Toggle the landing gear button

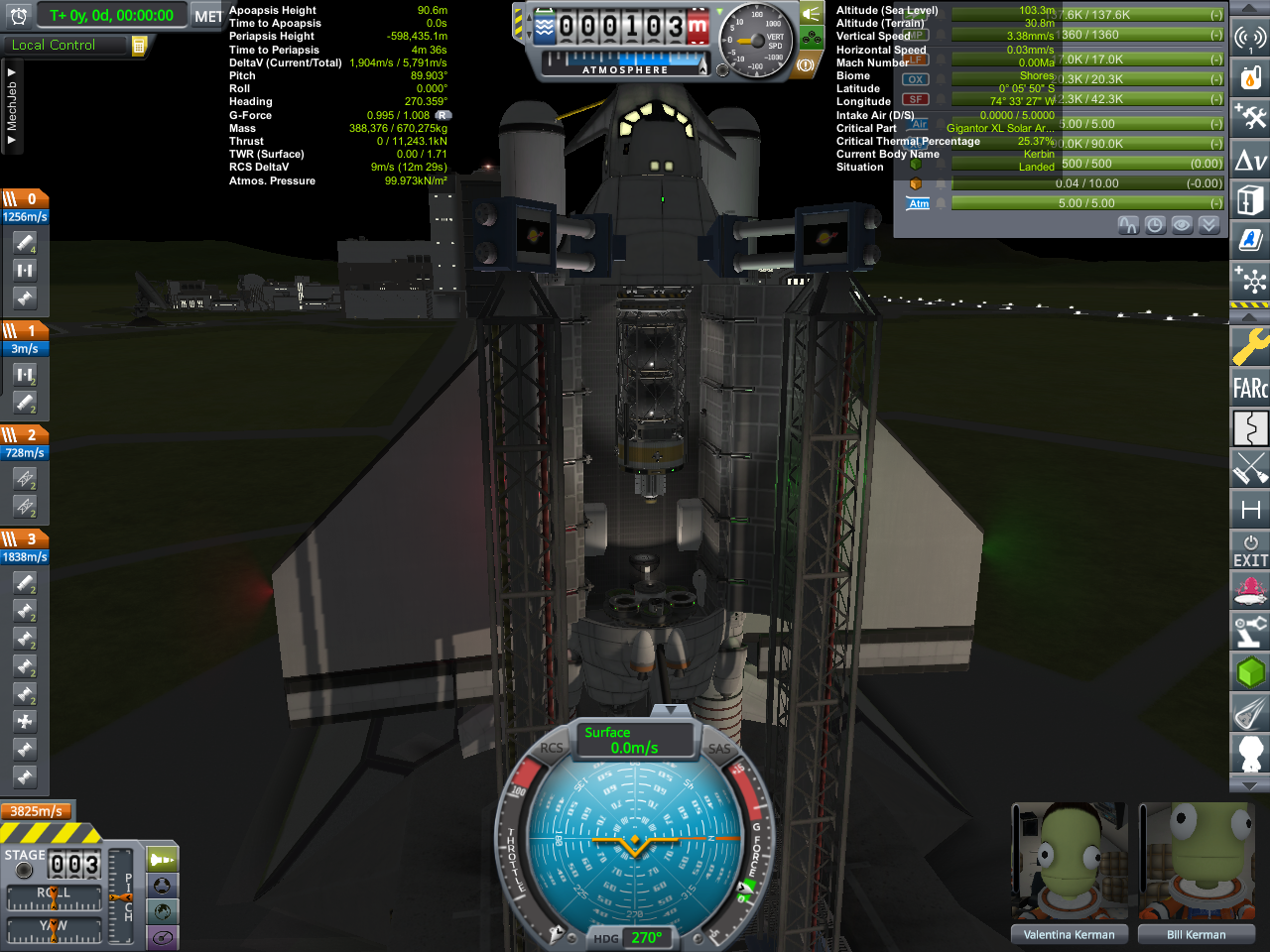click(x=811, y=40)
